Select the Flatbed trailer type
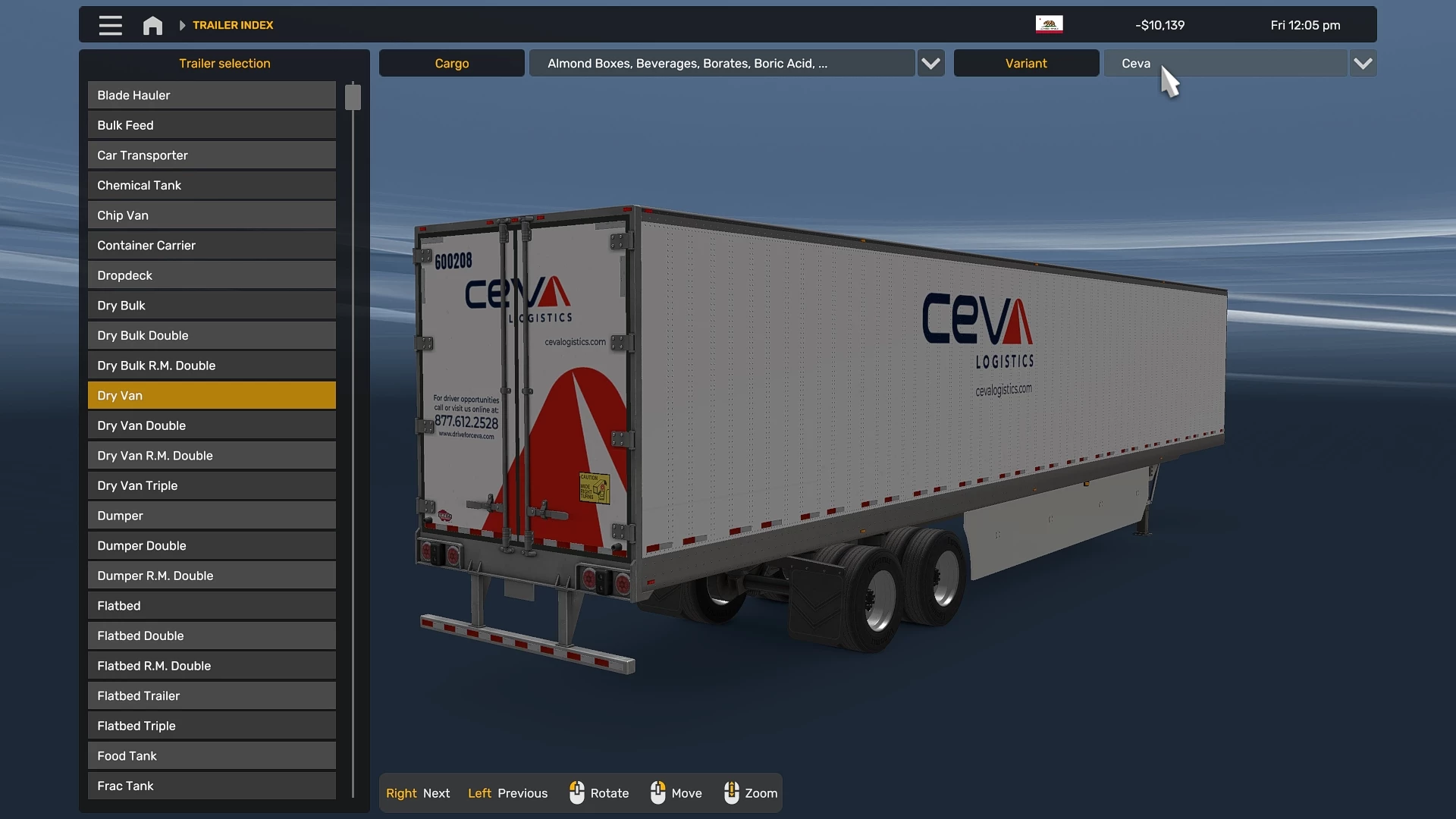This screenshot has height=819, width=1456. (211, 605)
